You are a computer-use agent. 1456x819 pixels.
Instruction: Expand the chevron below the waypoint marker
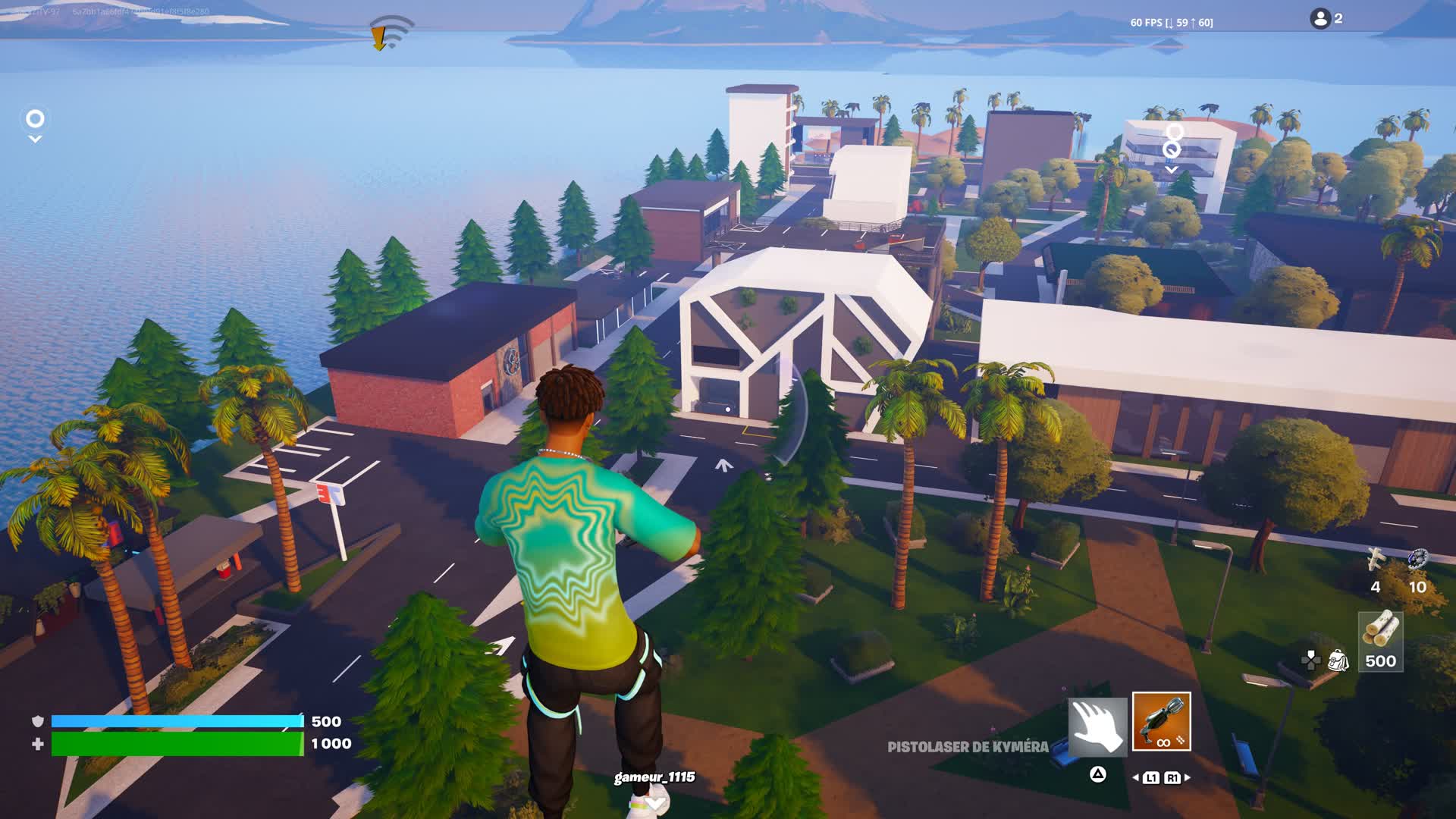coord(33,139)
